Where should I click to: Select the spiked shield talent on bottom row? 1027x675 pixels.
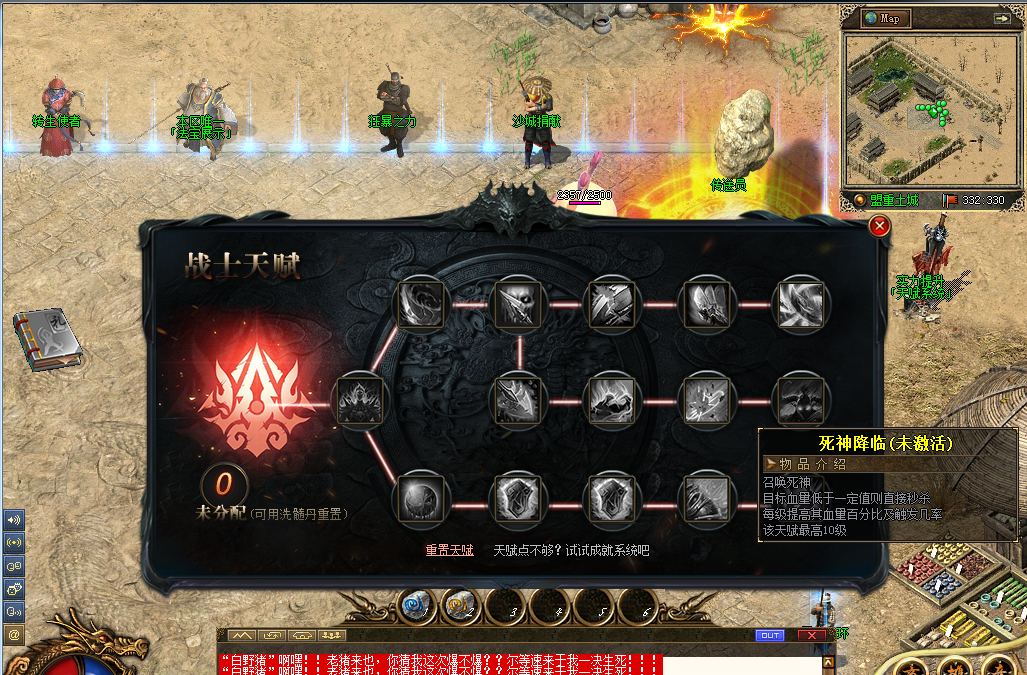612,497
